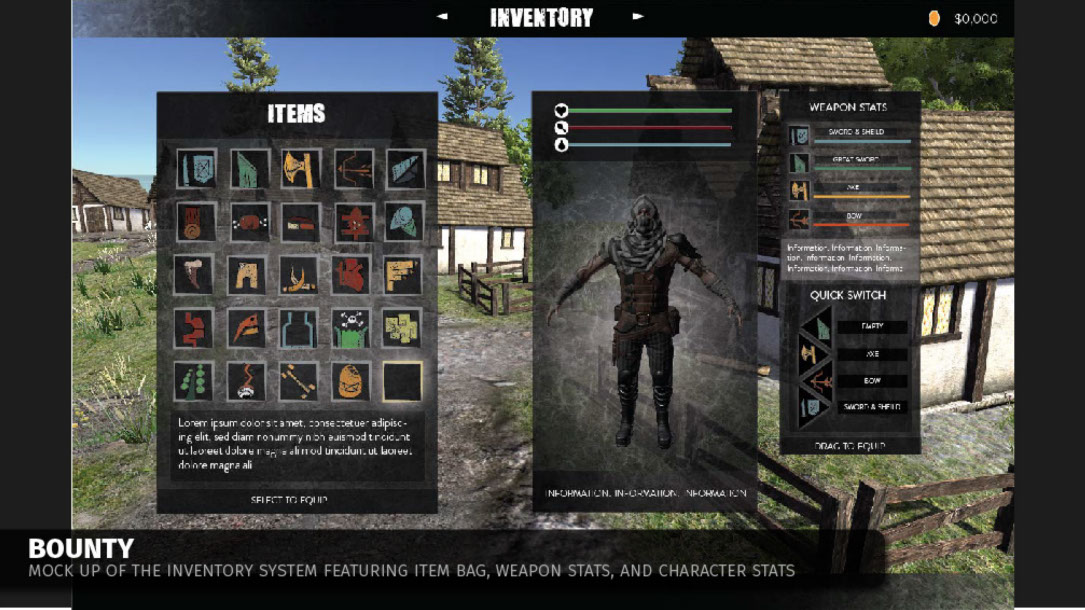Image resolution: width=1085 pixels, height=610 pixels.
Task: Select the sword and shield item slot
Action: (x=197, y=169)
